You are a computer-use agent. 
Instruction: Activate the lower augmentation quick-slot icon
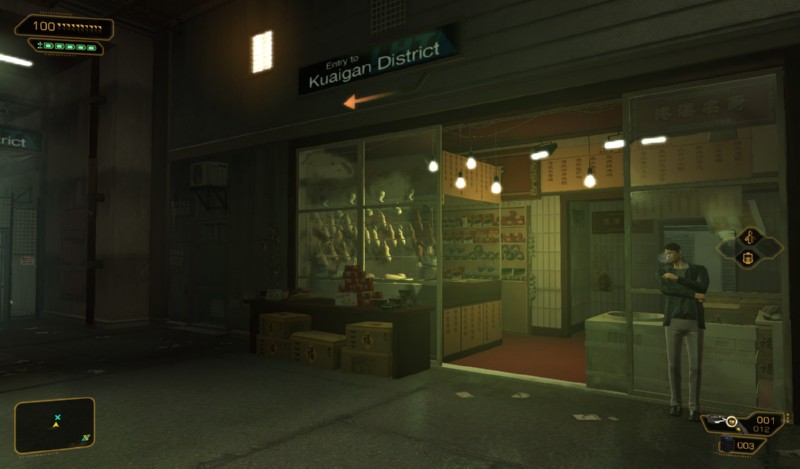coord(750,258)
